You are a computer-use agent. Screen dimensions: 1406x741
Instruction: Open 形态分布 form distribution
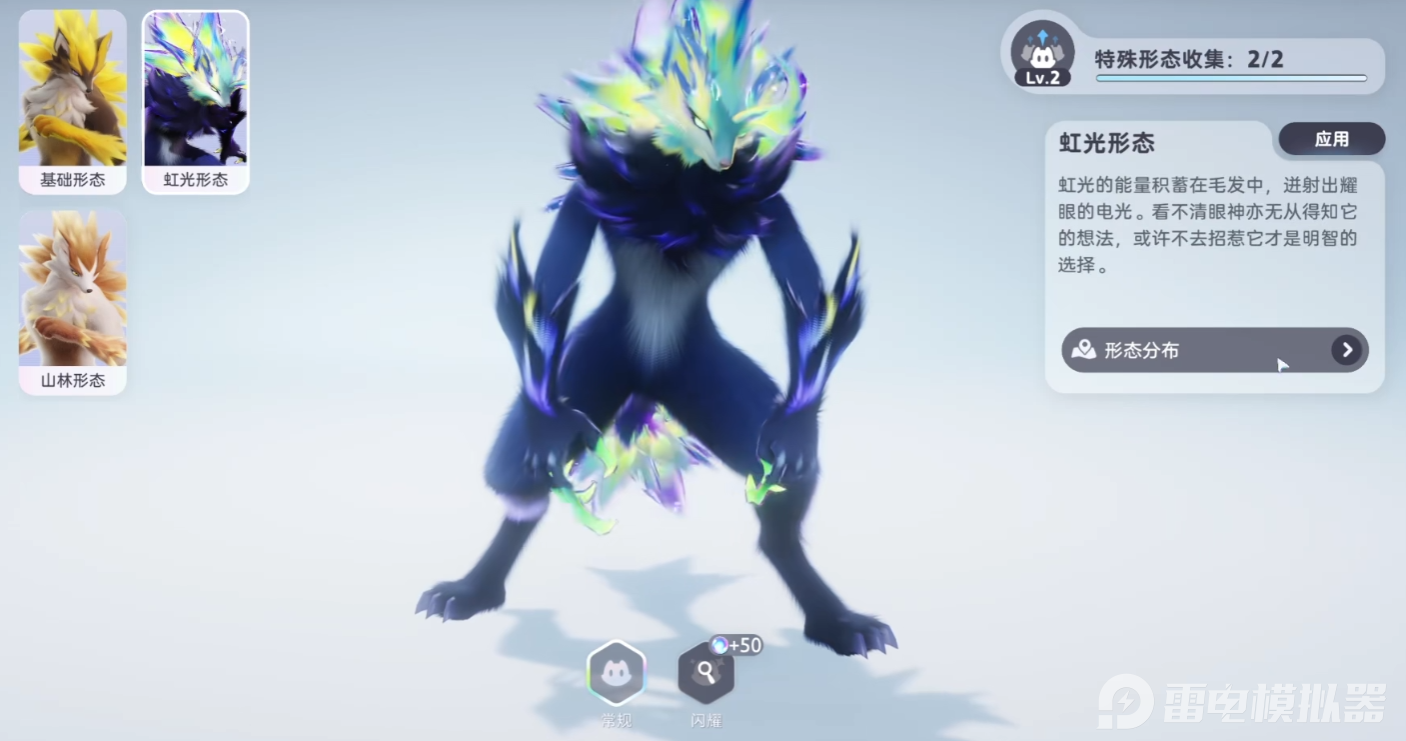[x=1214, y=350]
